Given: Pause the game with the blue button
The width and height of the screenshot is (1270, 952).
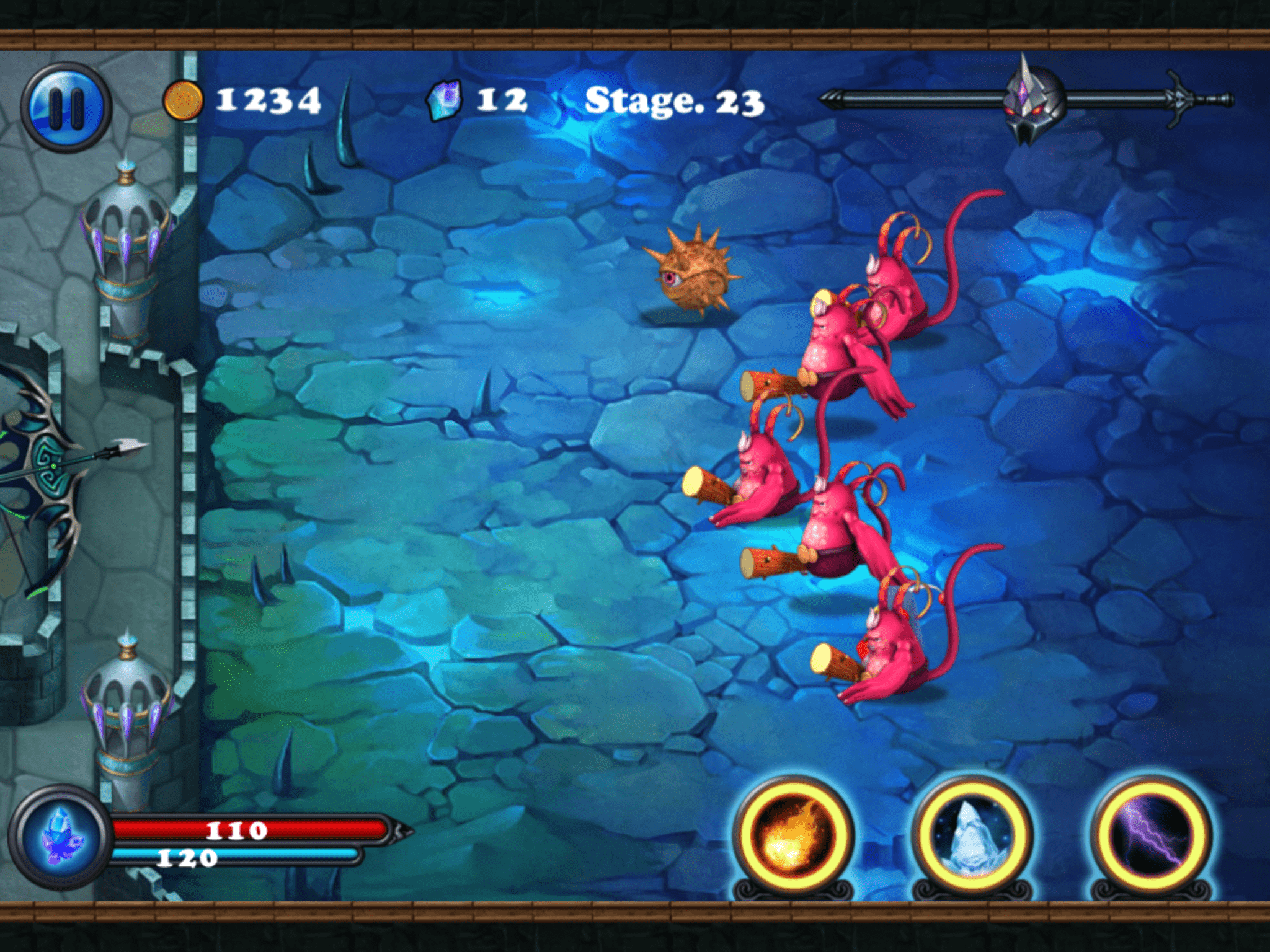Looking at the screenshot, I should (x=66, y=107).
